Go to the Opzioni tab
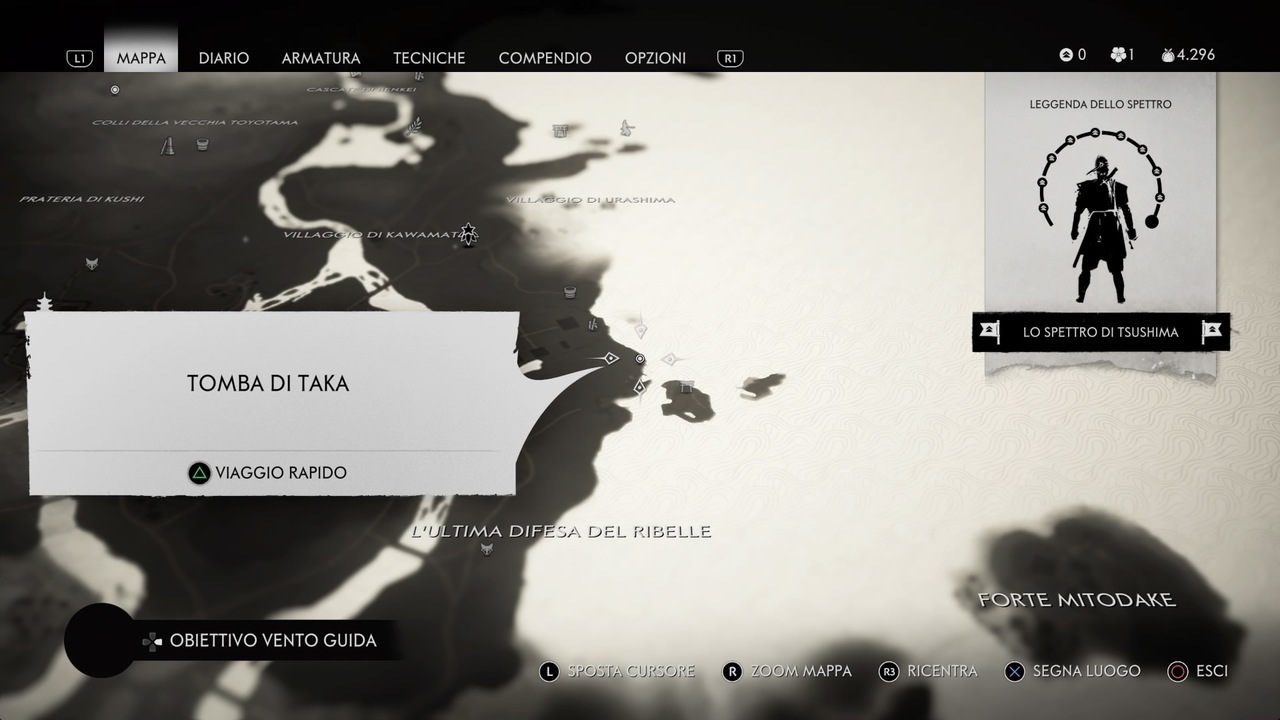Image resolution: width=1280 pixels, height=720 pixels. [655, 58]
